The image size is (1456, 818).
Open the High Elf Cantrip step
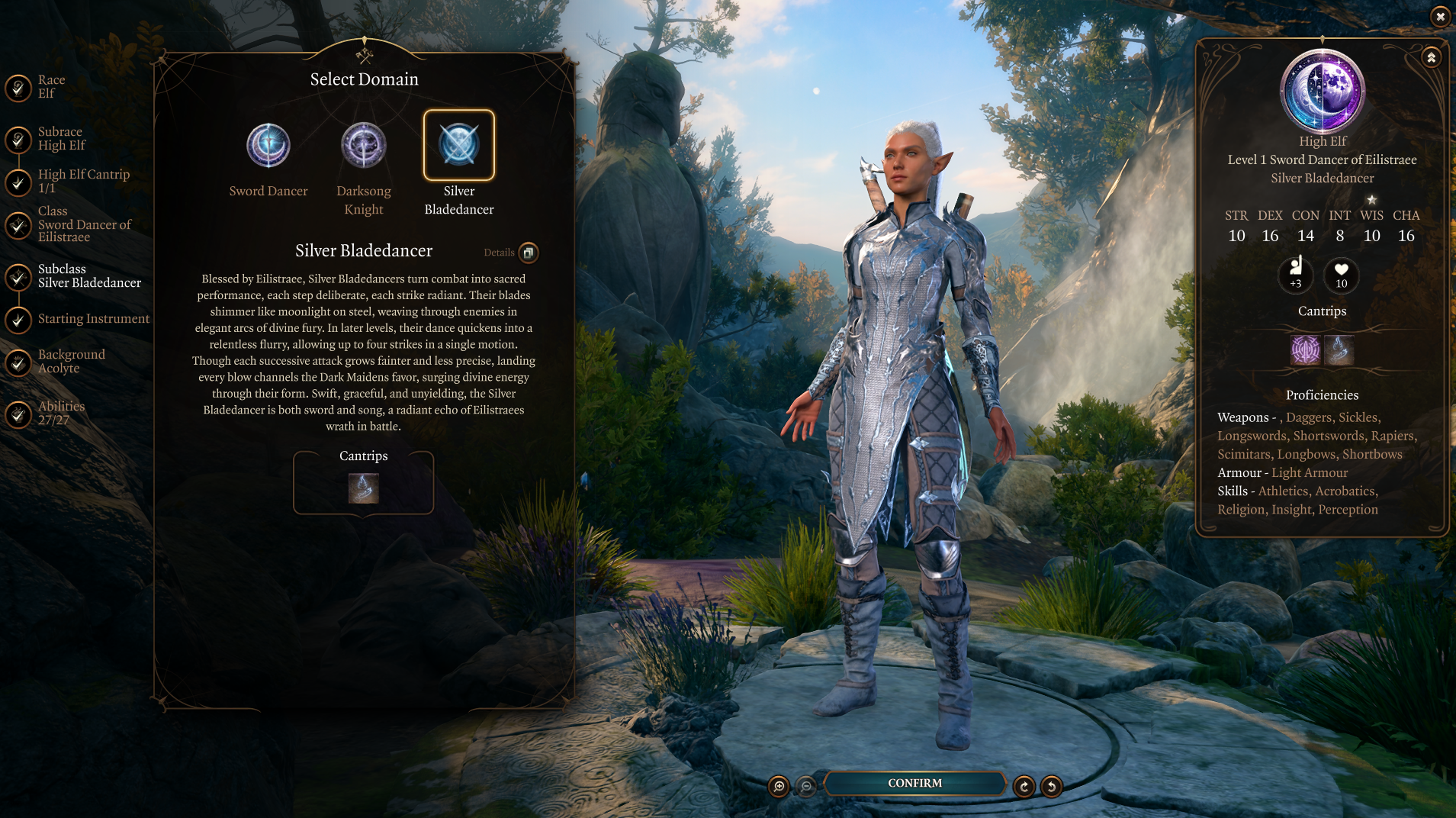(82, 182)
